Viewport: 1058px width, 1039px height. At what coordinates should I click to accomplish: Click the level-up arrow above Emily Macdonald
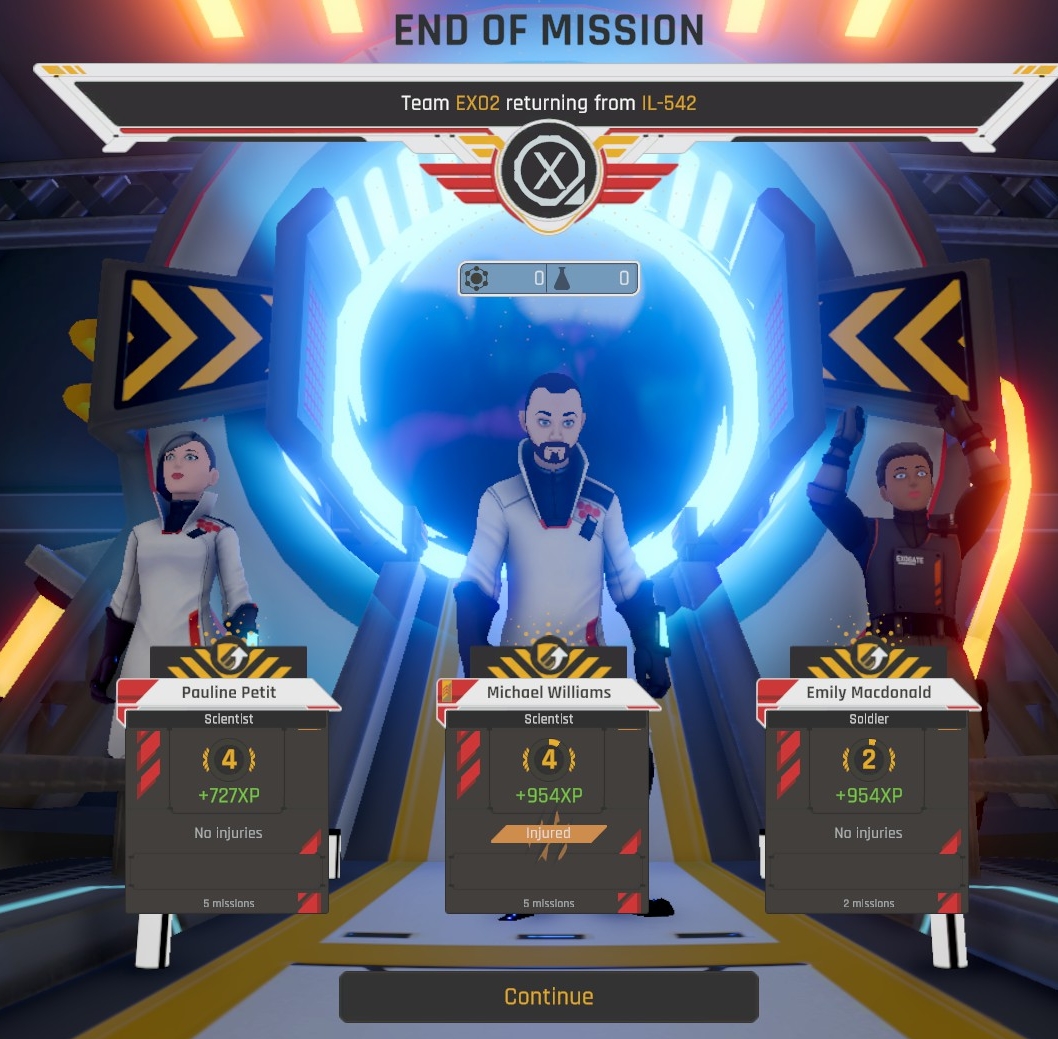(868, 657)
